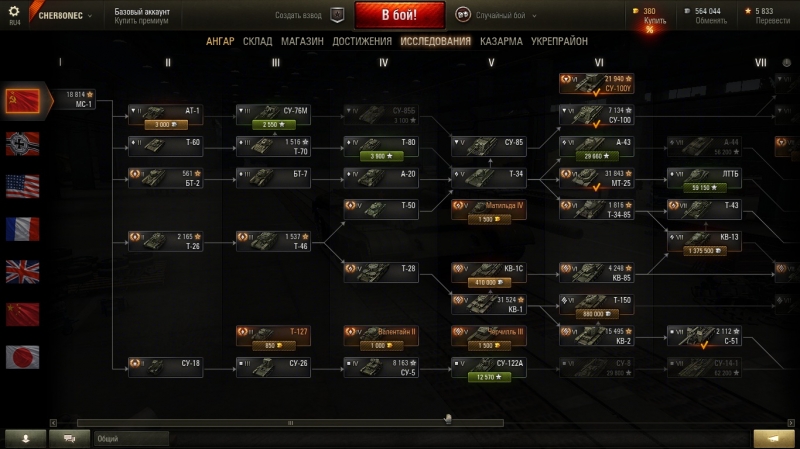Select the French nation flag
Image resolution: width=800 pixels, height=449 pixels.
click(x=22, y=228)
